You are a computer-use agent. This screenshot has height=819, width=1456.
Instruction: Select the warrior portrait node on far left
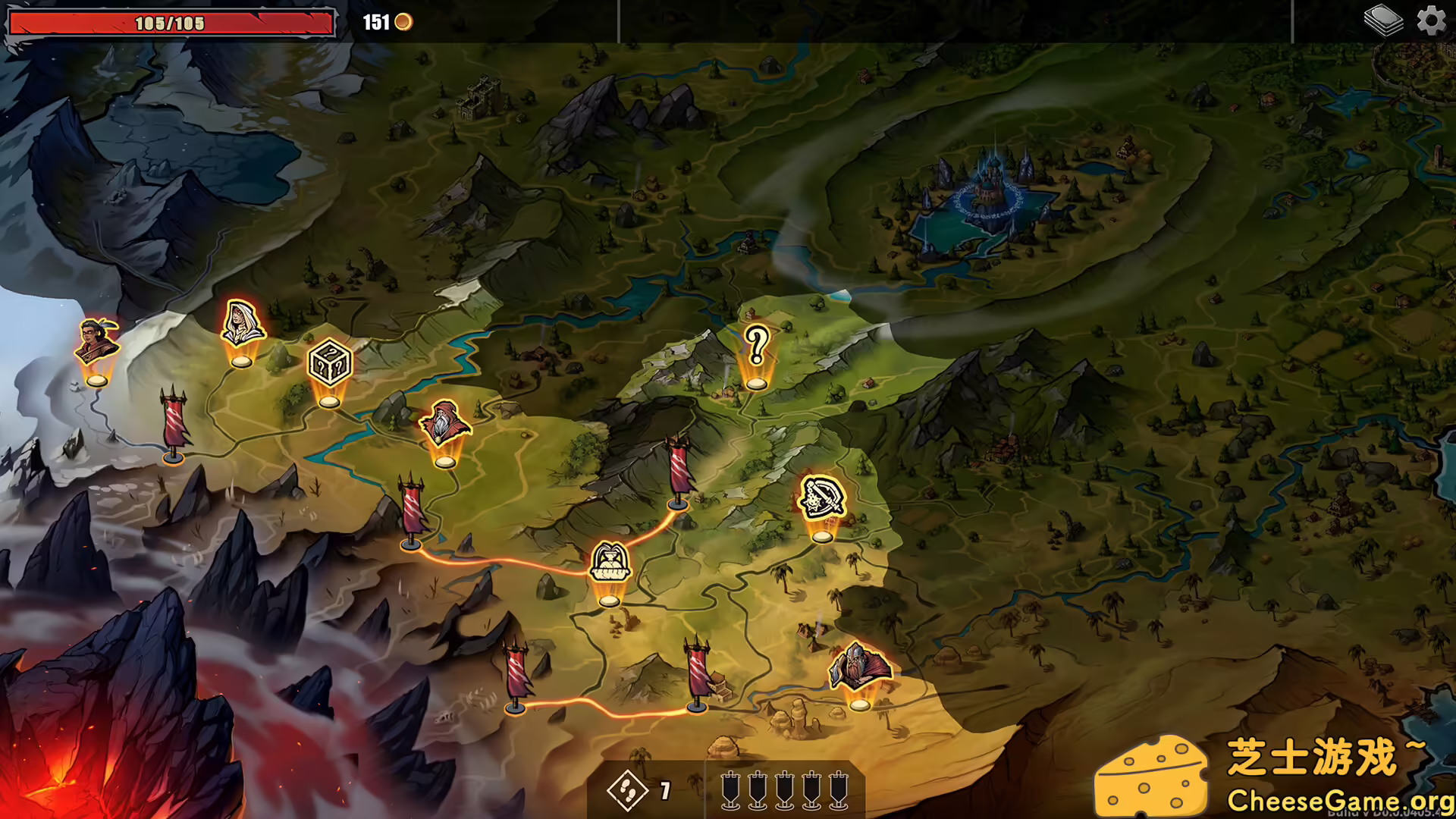coord(97,337)
